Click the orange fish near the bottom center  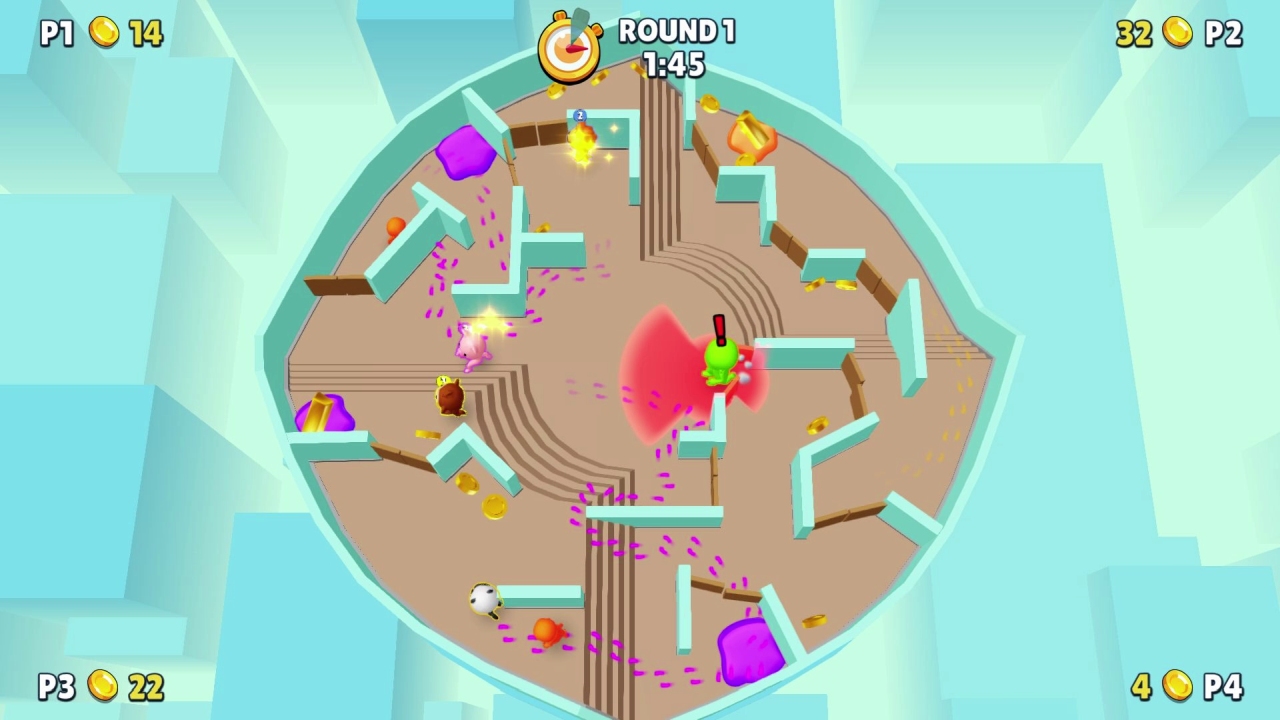tap(549, 633)
